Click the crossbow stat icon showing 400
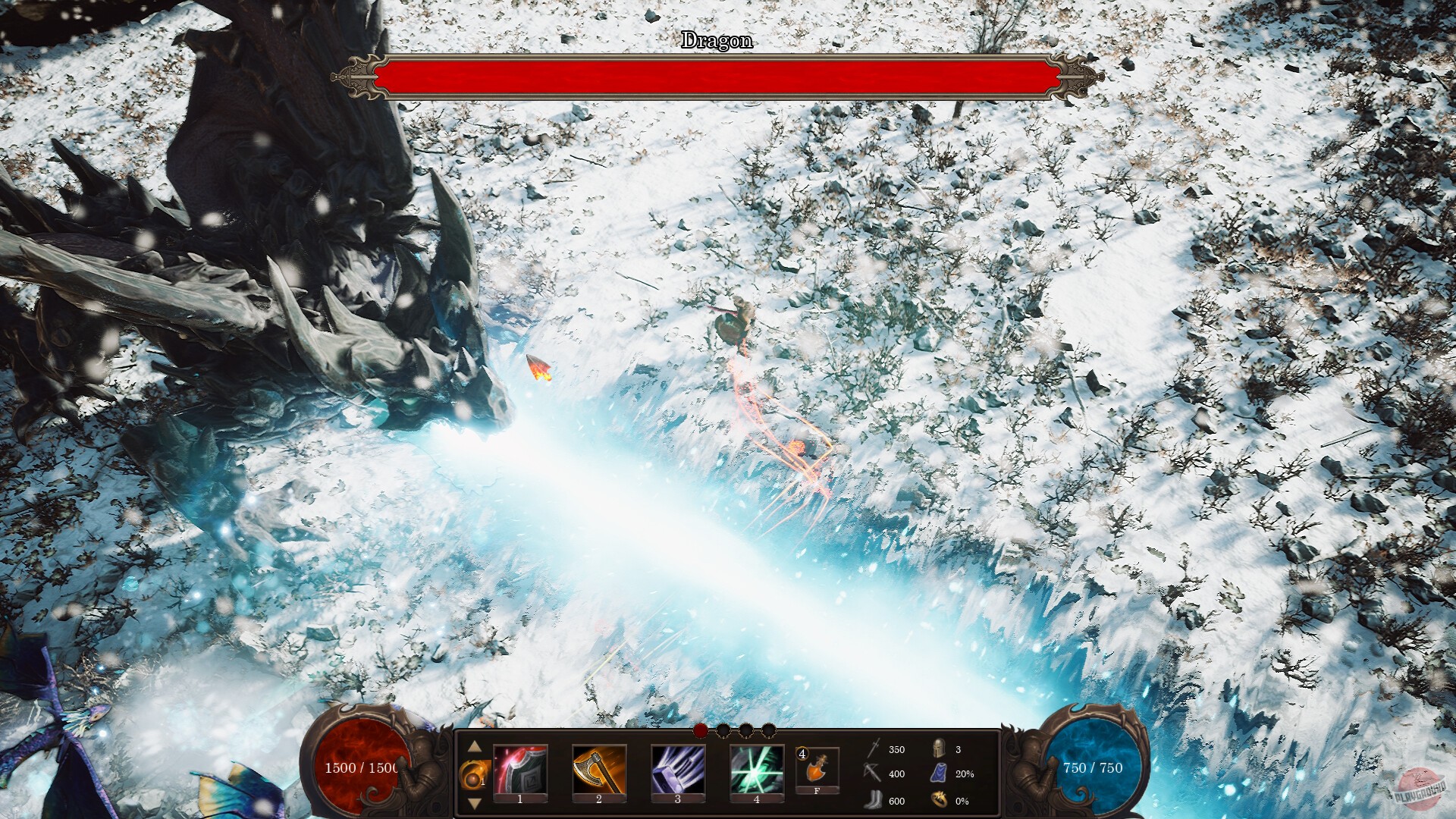This screenshot has height=819, width=1456. 873,773
